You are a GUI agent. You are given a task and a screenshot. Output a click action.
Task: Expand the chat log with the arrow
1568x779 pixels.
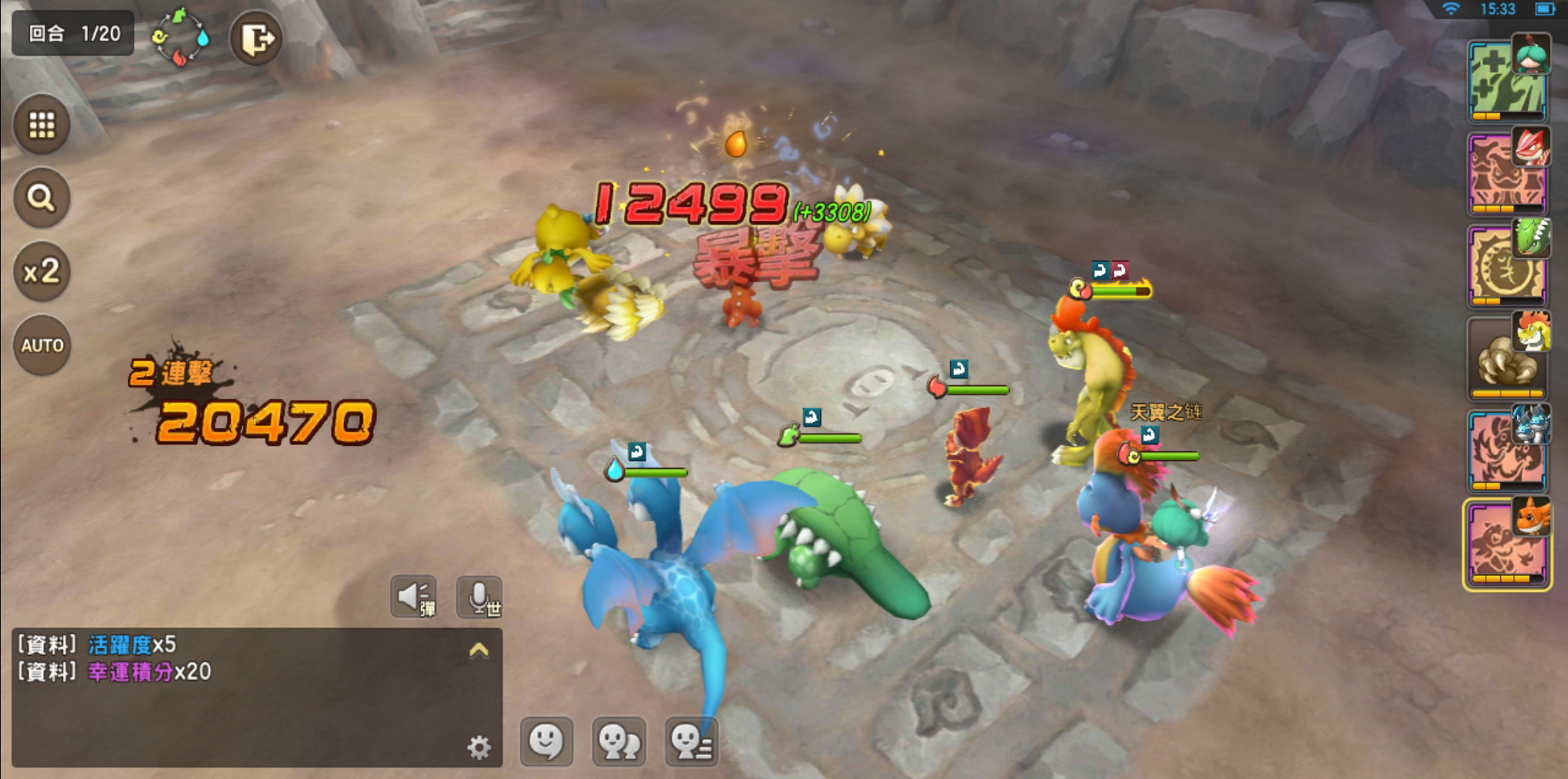click(479, 650)
